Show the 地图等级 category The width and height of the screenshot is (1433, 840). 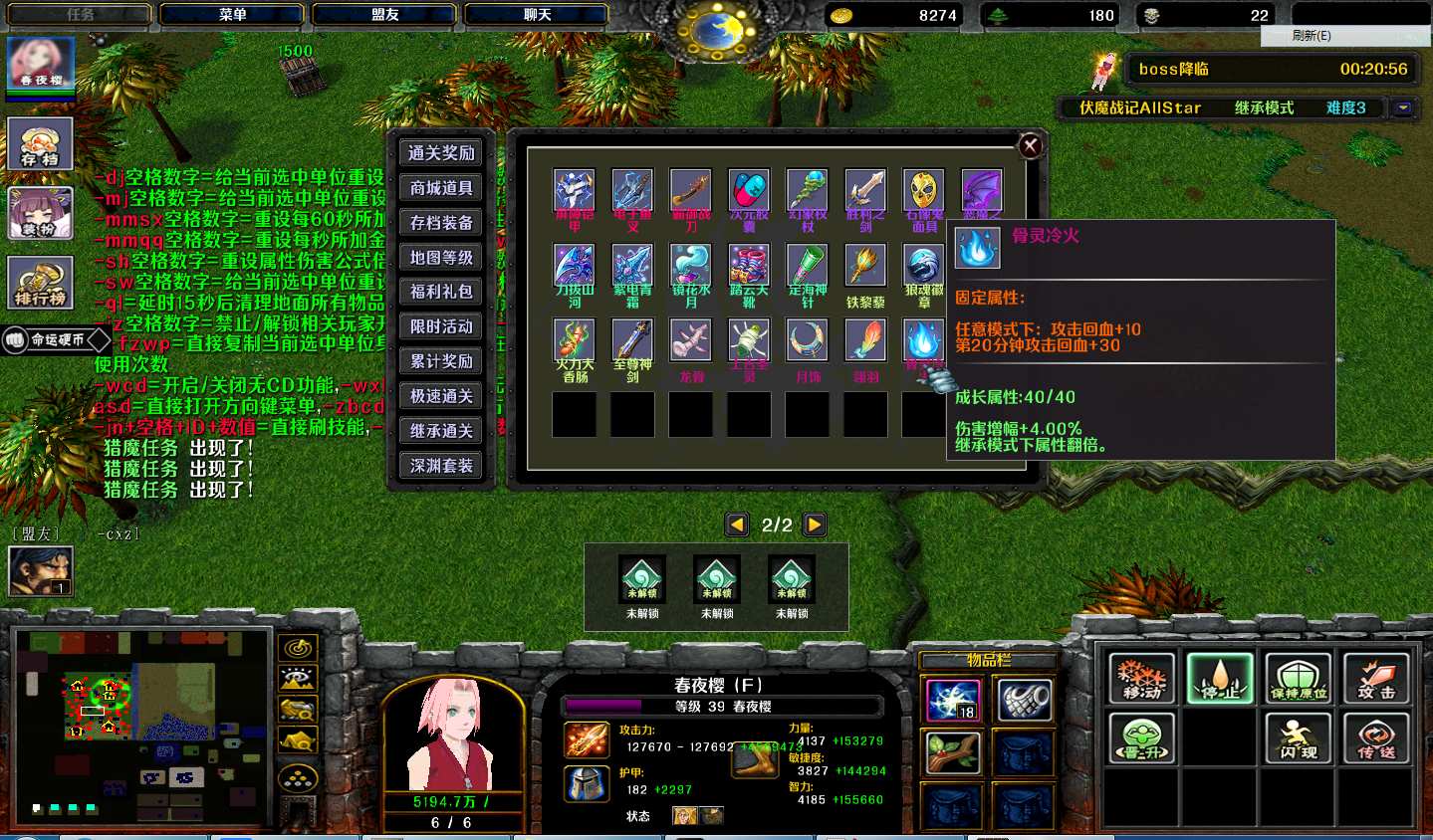tap(441, 258)
